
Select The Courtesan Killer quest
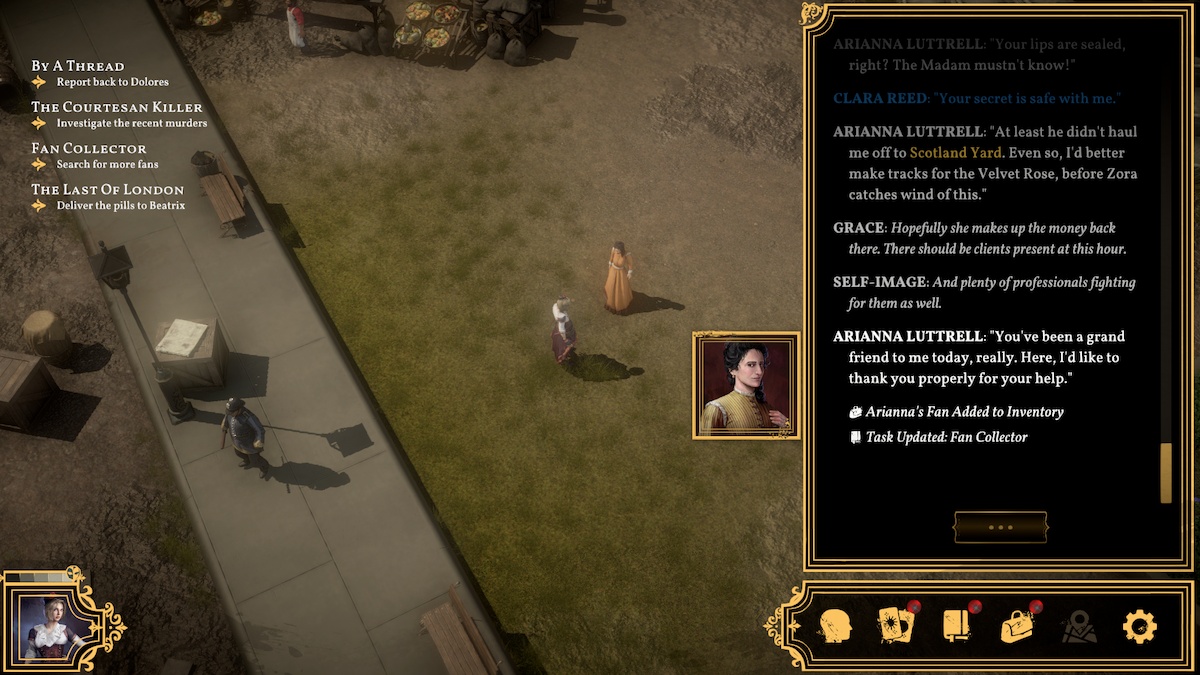(x=116, y=107)
